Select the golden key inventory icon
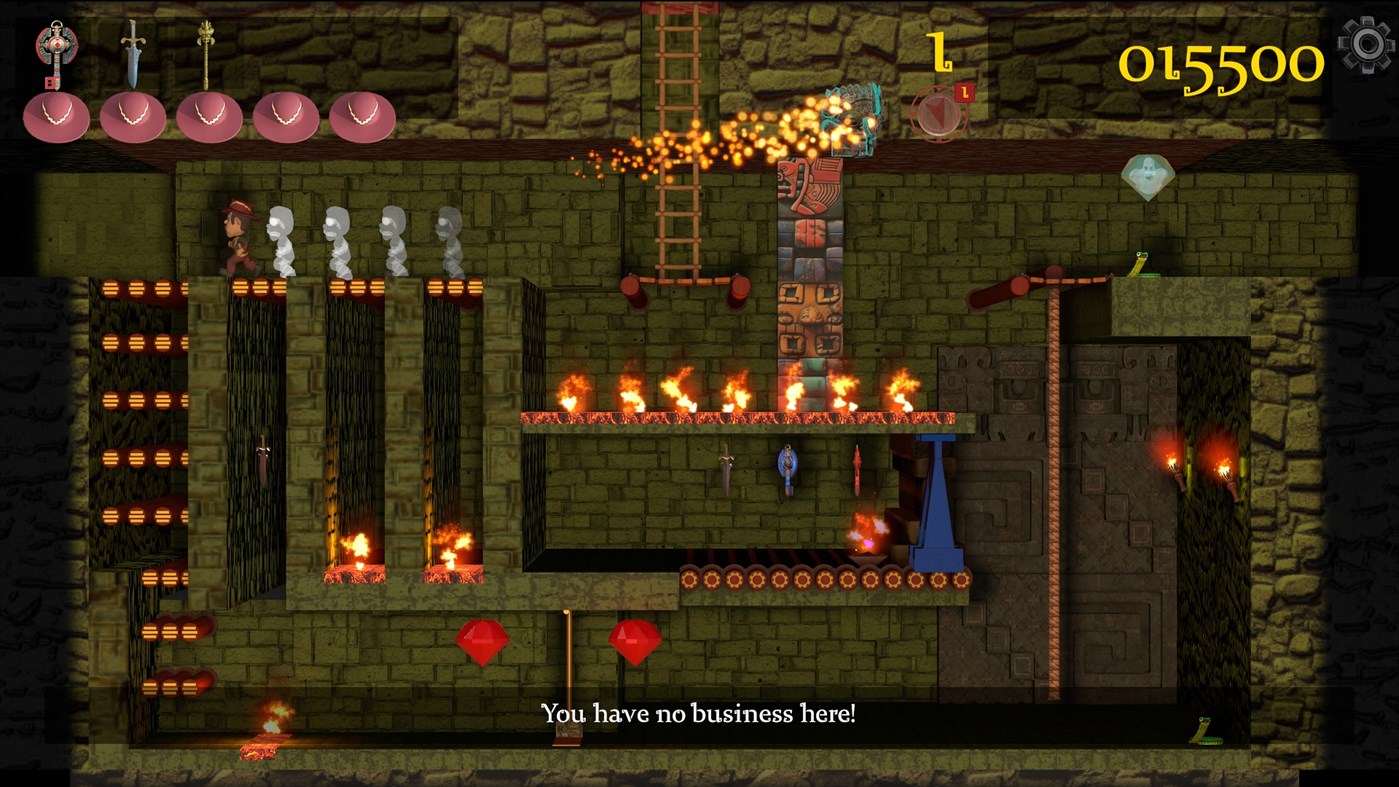 click(x=209, y=50)
